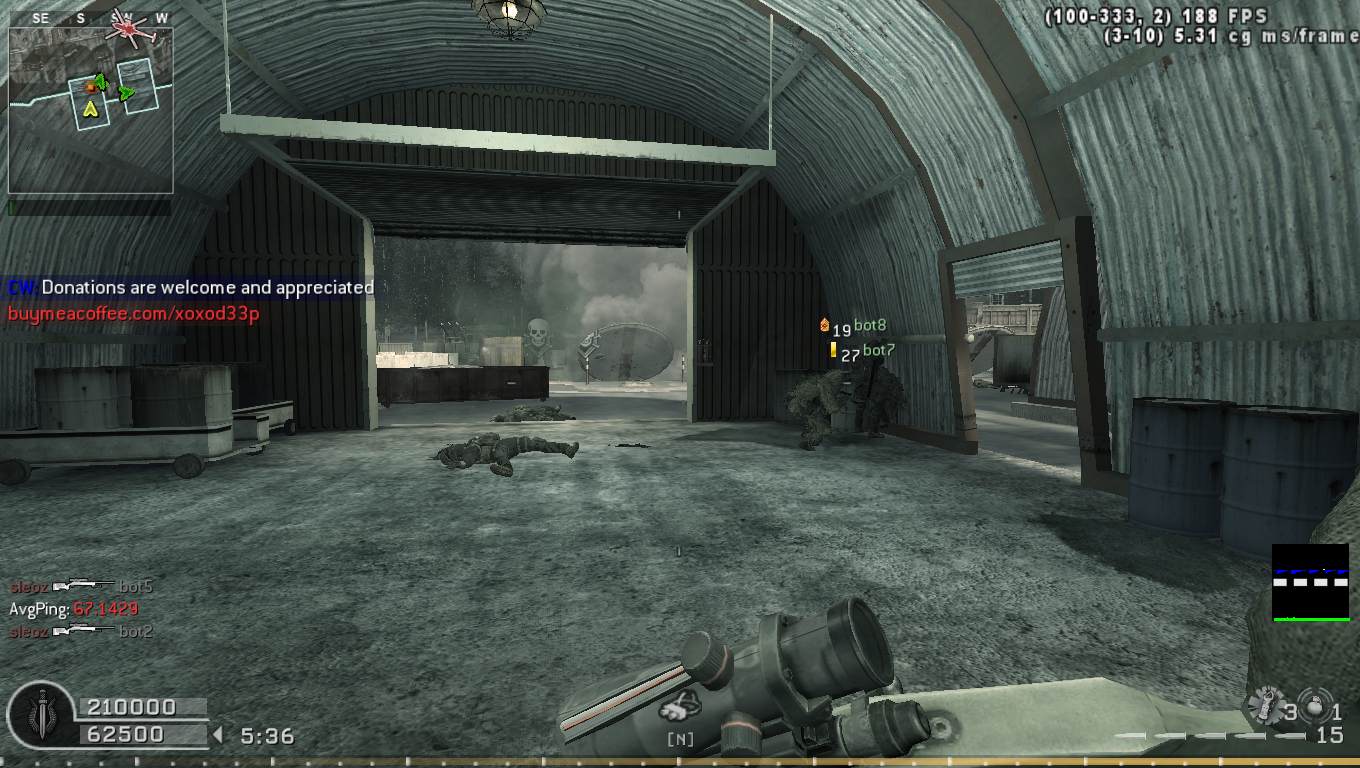
Task: Click the bot8 name tag
Action: 870,326
